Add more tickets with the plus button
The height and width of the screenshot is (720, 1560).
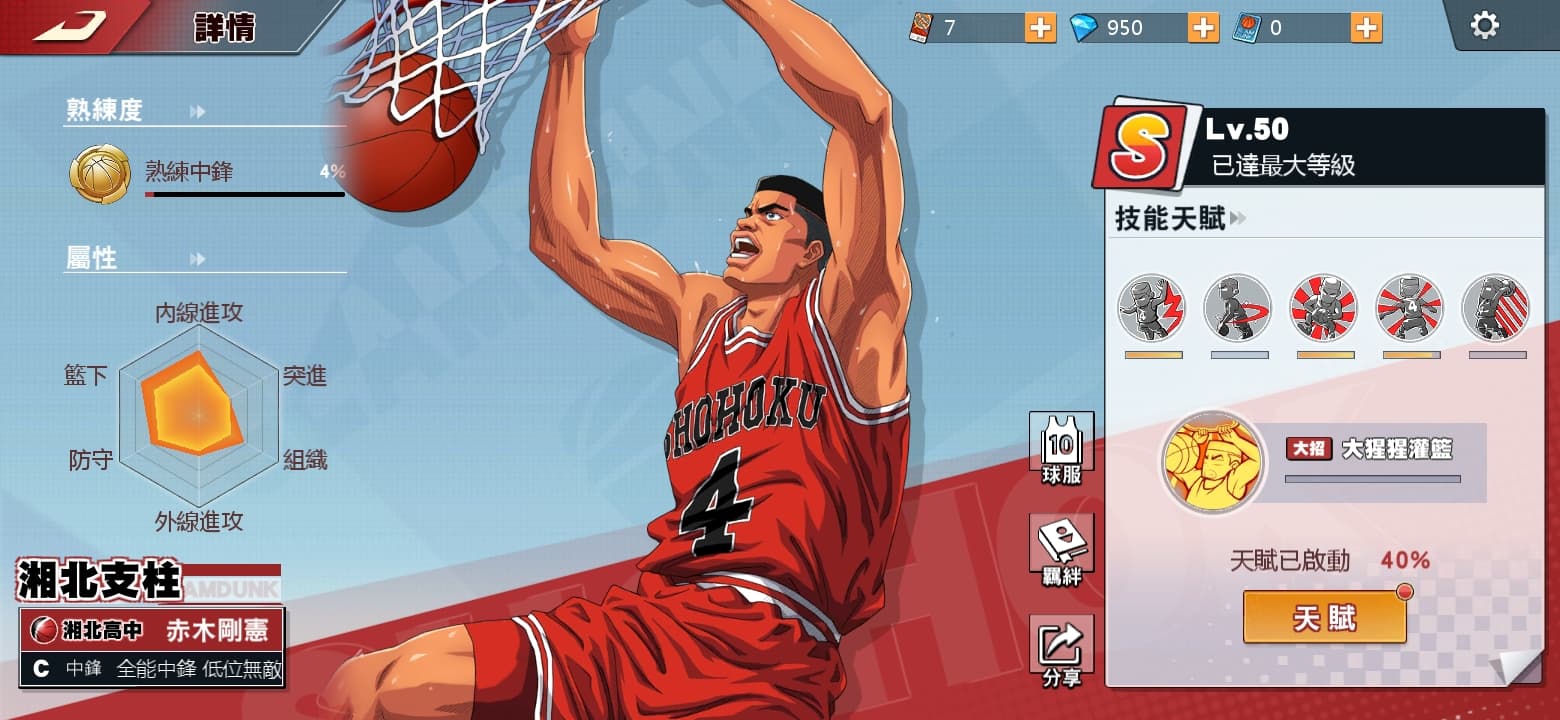1040,28
